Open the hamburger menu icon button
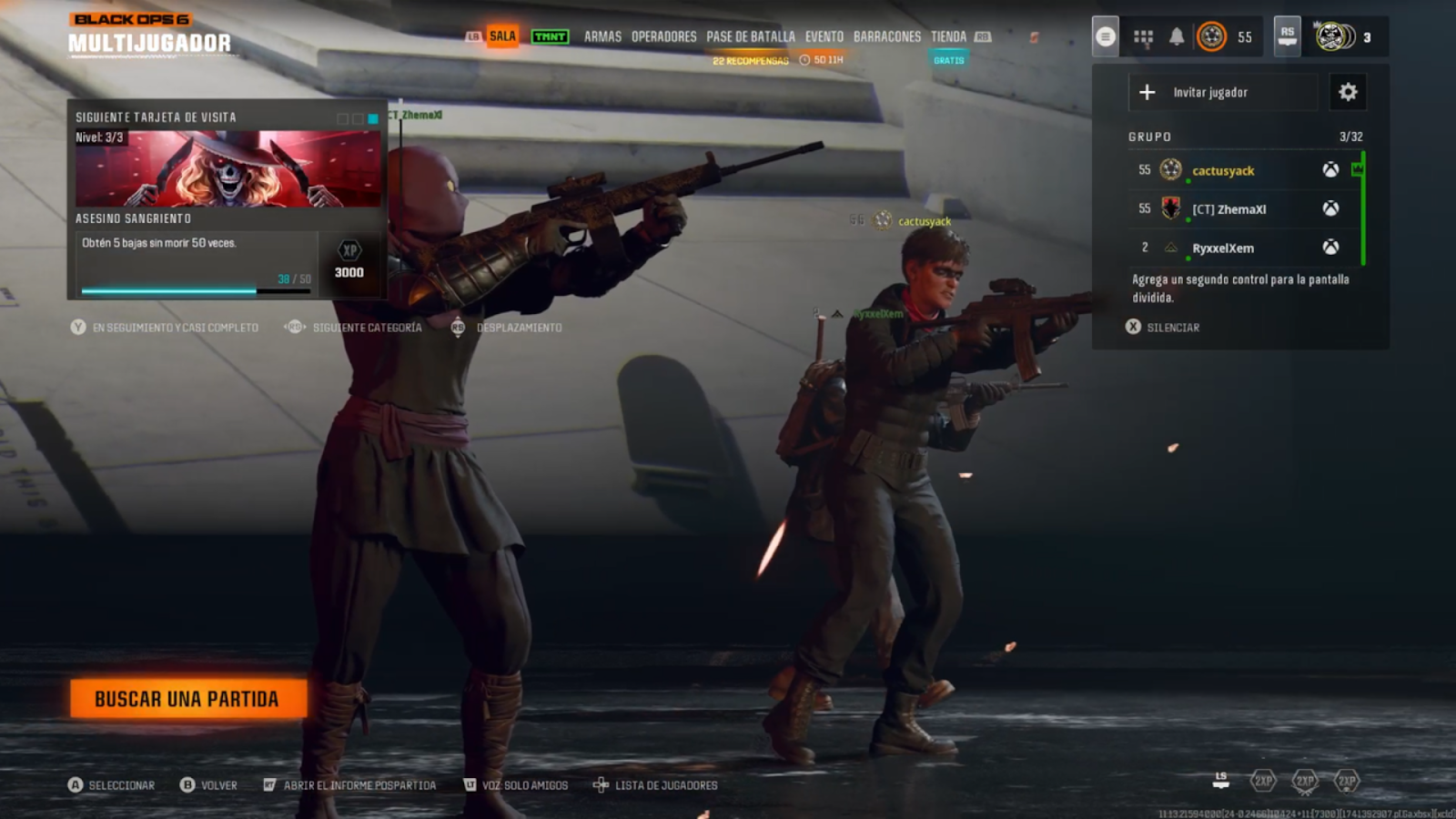 1105,36
